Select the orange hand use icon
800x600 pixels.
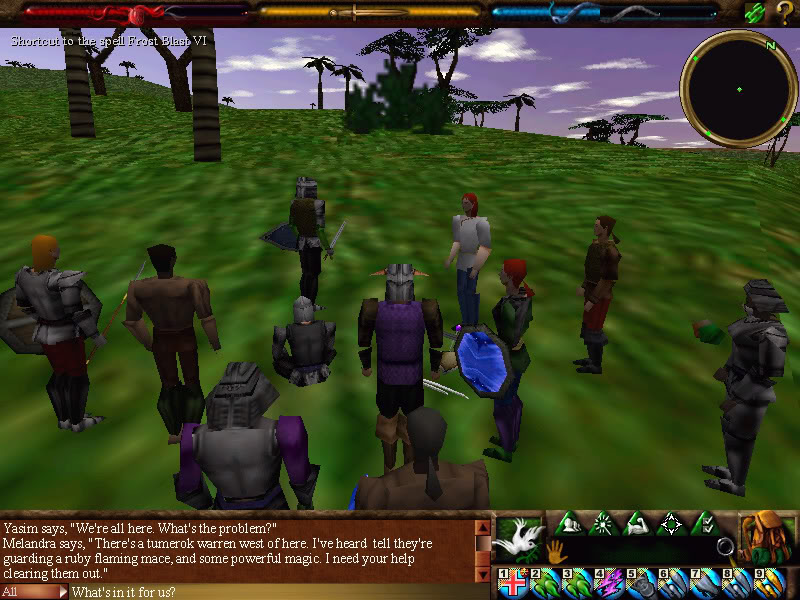555,549
